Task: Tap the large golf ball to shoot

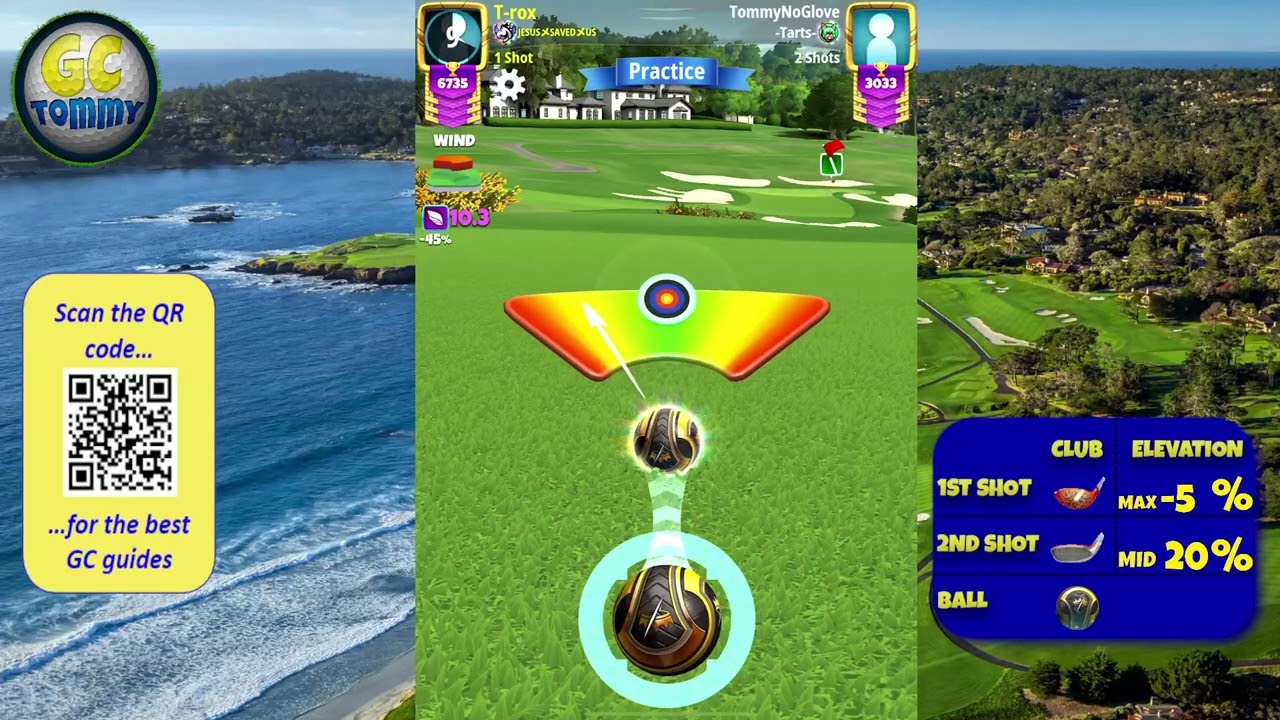Action: pos(666,618)
